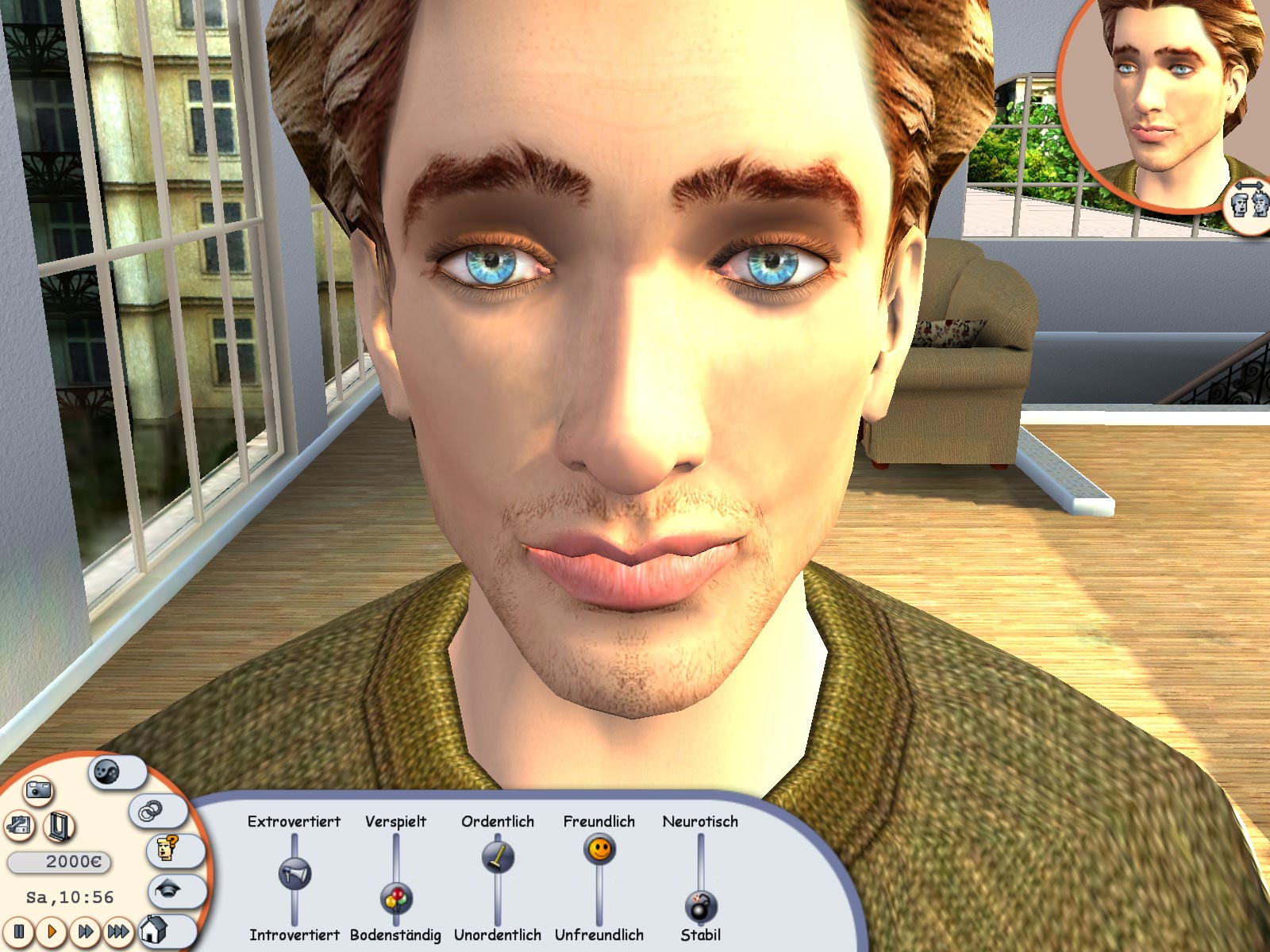This screenshot has height=952, width=1270.
Task: Activate triple-arrow fastest game speed
Action: (x=118, y=932)
